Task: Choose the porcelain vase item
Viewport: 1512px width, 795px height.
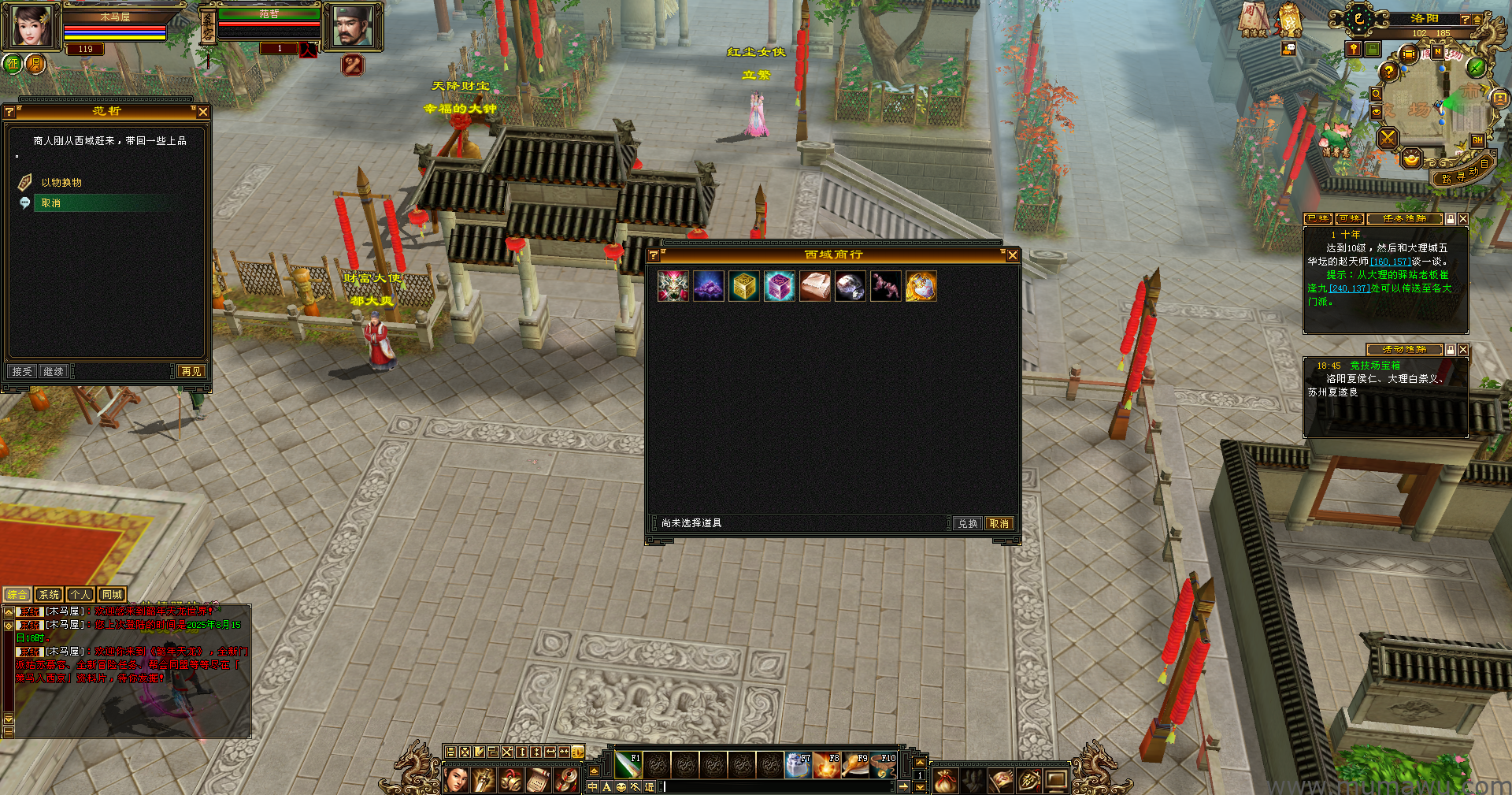Action: pos(921,286)
